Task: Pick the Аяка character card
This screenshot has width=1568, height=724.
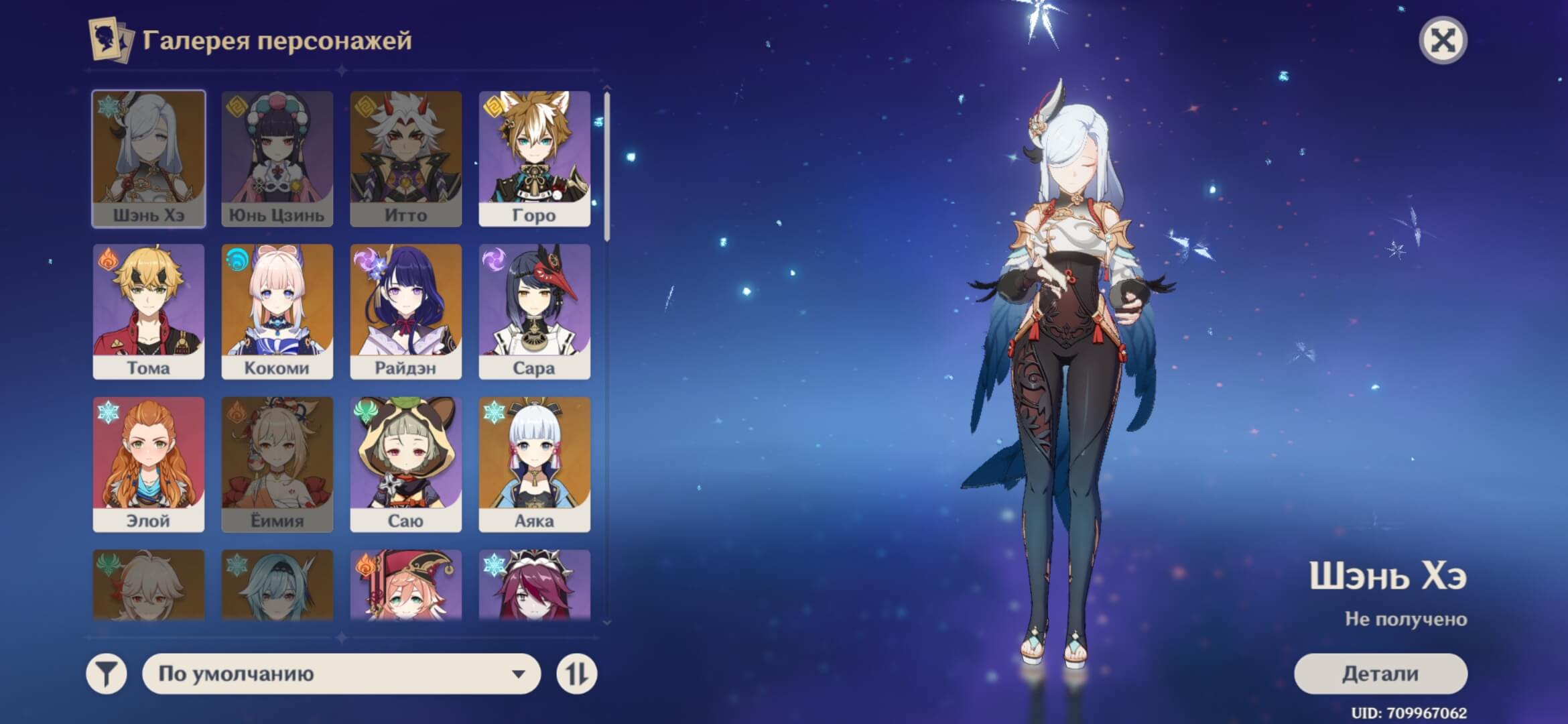Action: point(534,465)
